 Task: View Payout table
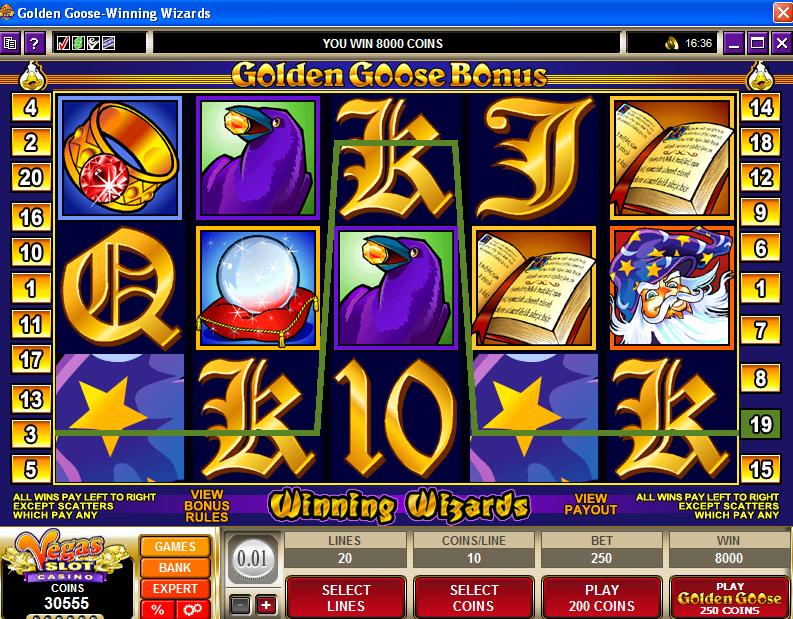[590, 503]
